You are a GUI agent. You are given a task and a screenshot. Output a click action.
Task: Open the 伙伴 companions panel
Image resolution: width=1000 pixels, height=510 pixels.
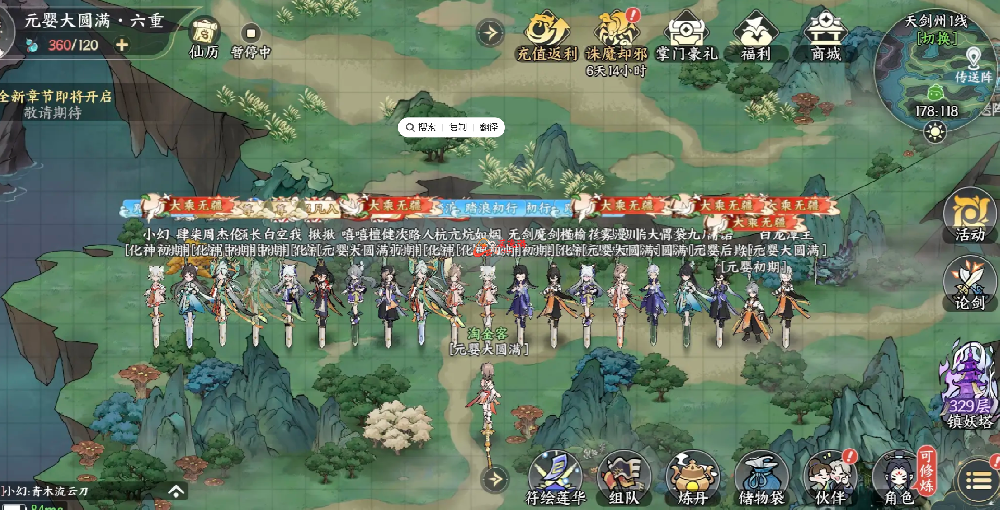[829, 477]
